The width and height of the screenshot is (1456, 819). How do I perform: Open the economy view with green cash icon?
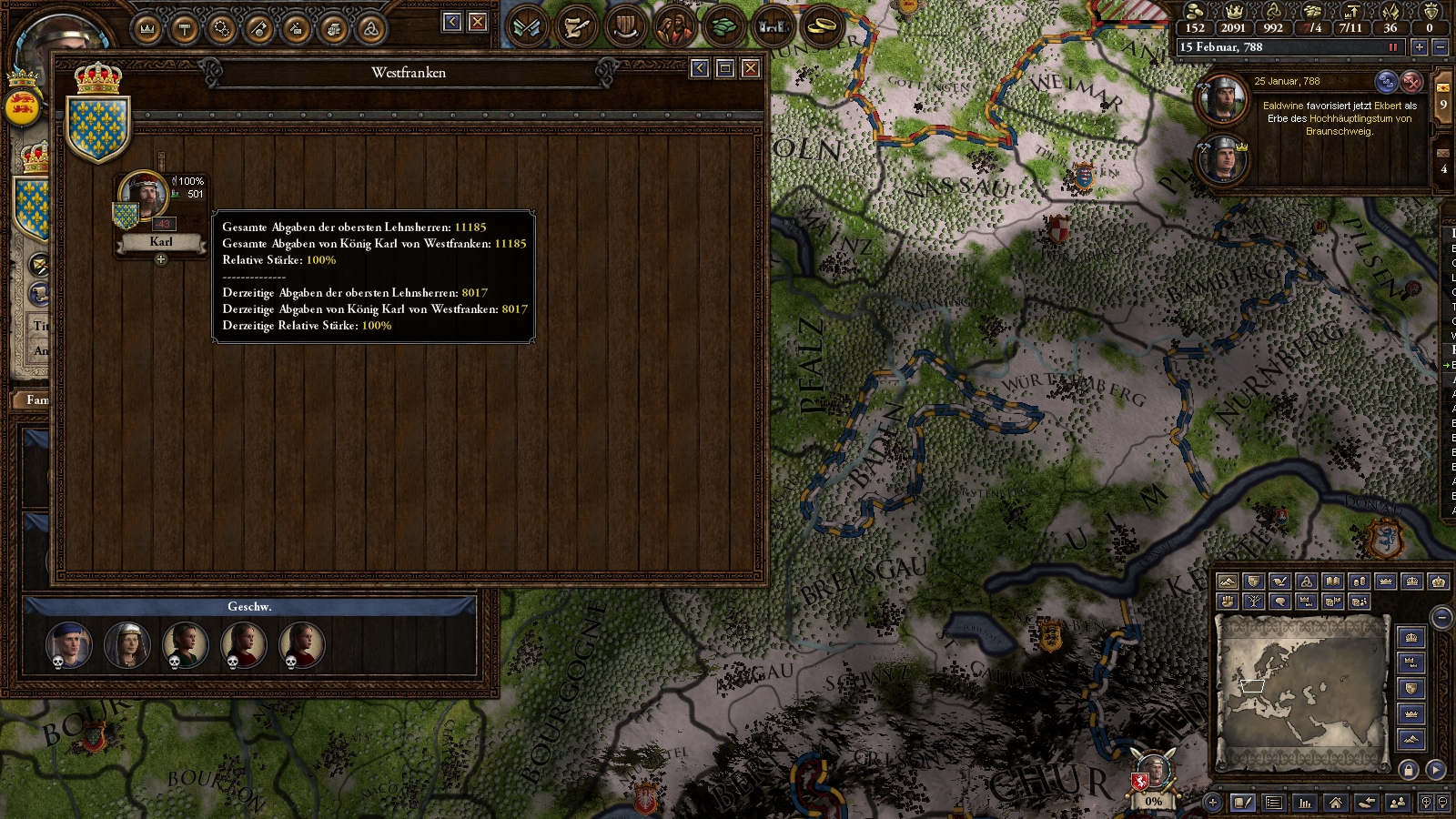coord(723,27)
